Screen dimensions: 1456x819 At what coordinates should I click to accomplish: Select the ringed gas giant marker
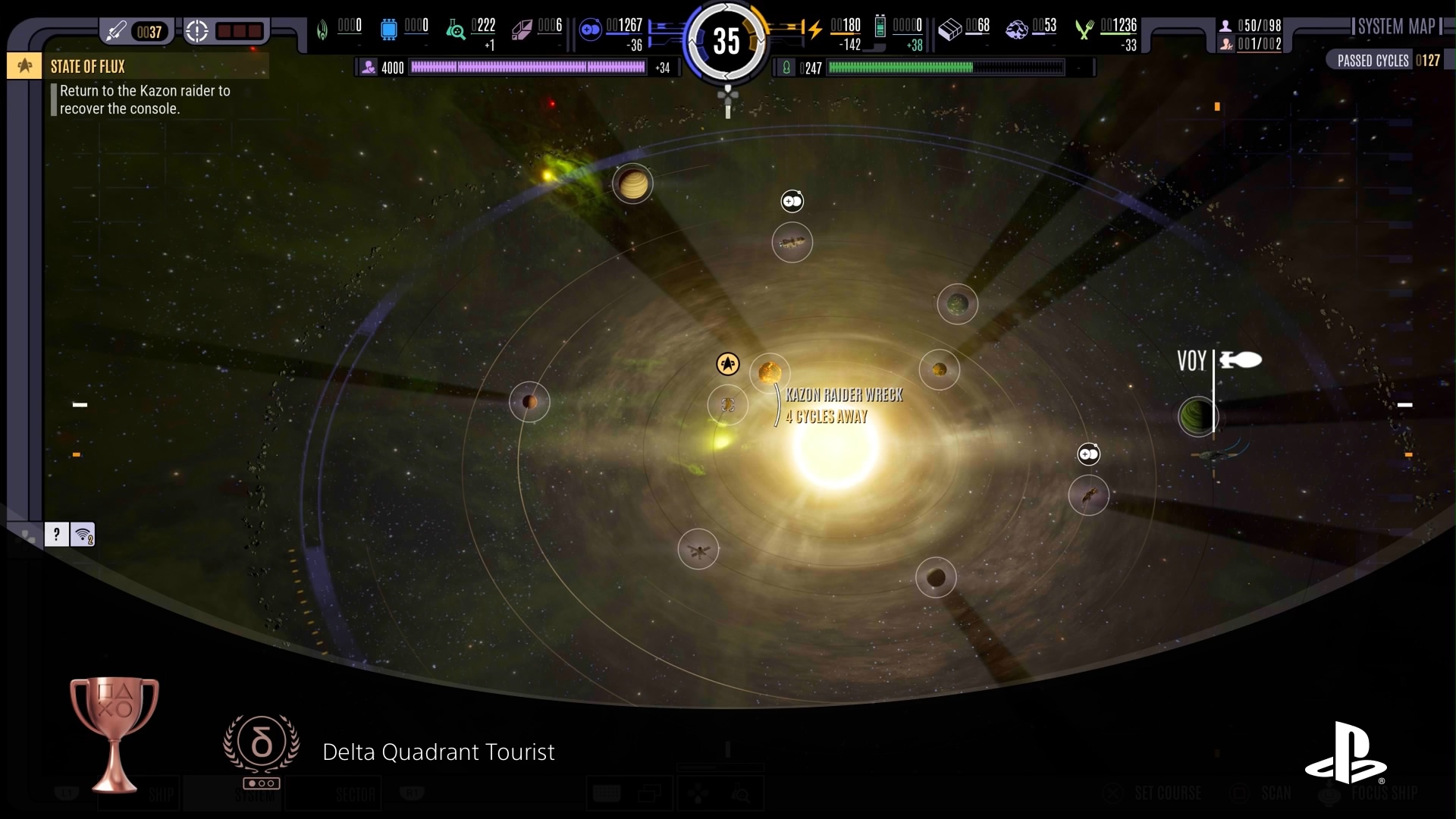click(632, 184)
